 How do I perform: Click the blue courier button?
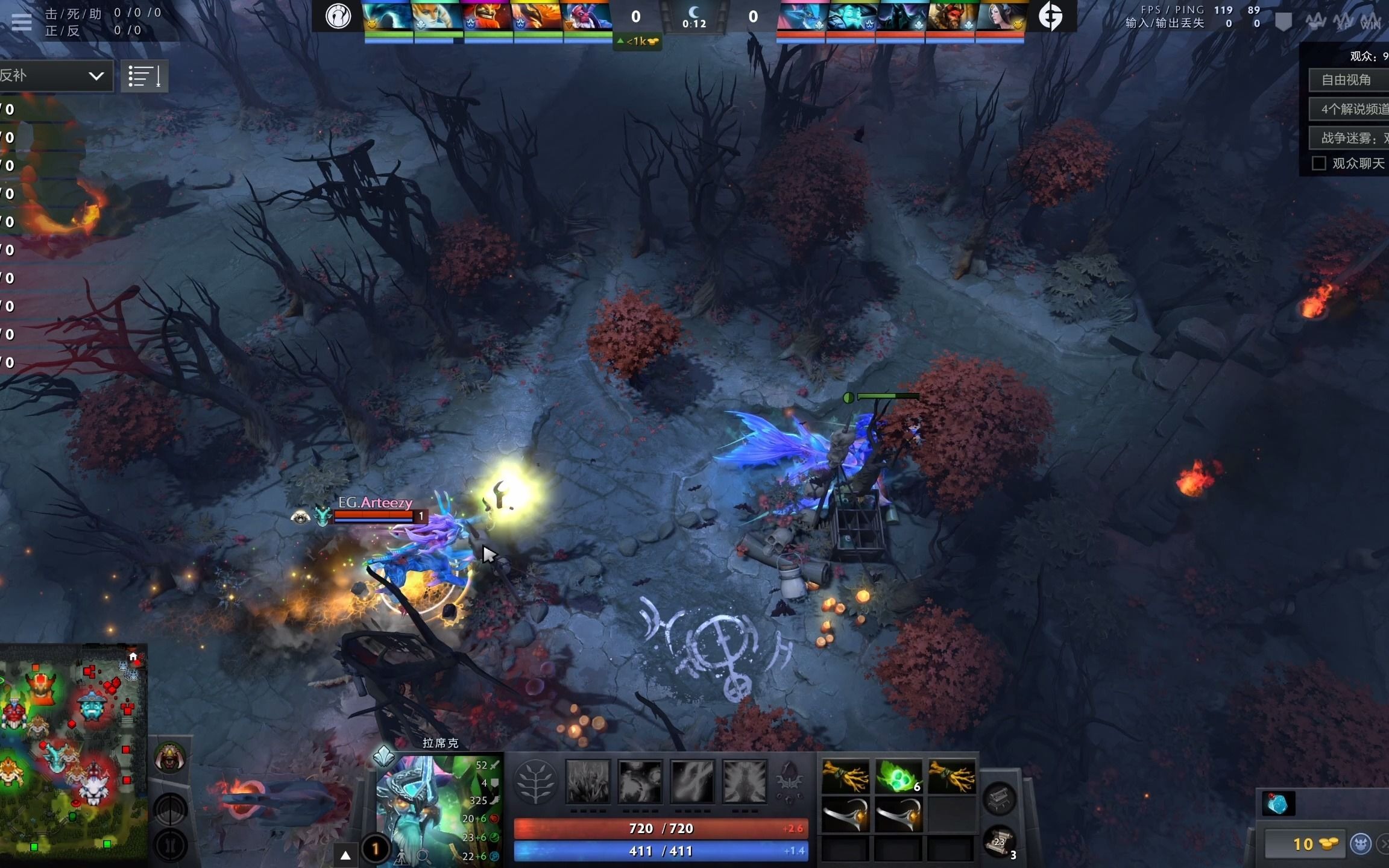pos(1361,844)
